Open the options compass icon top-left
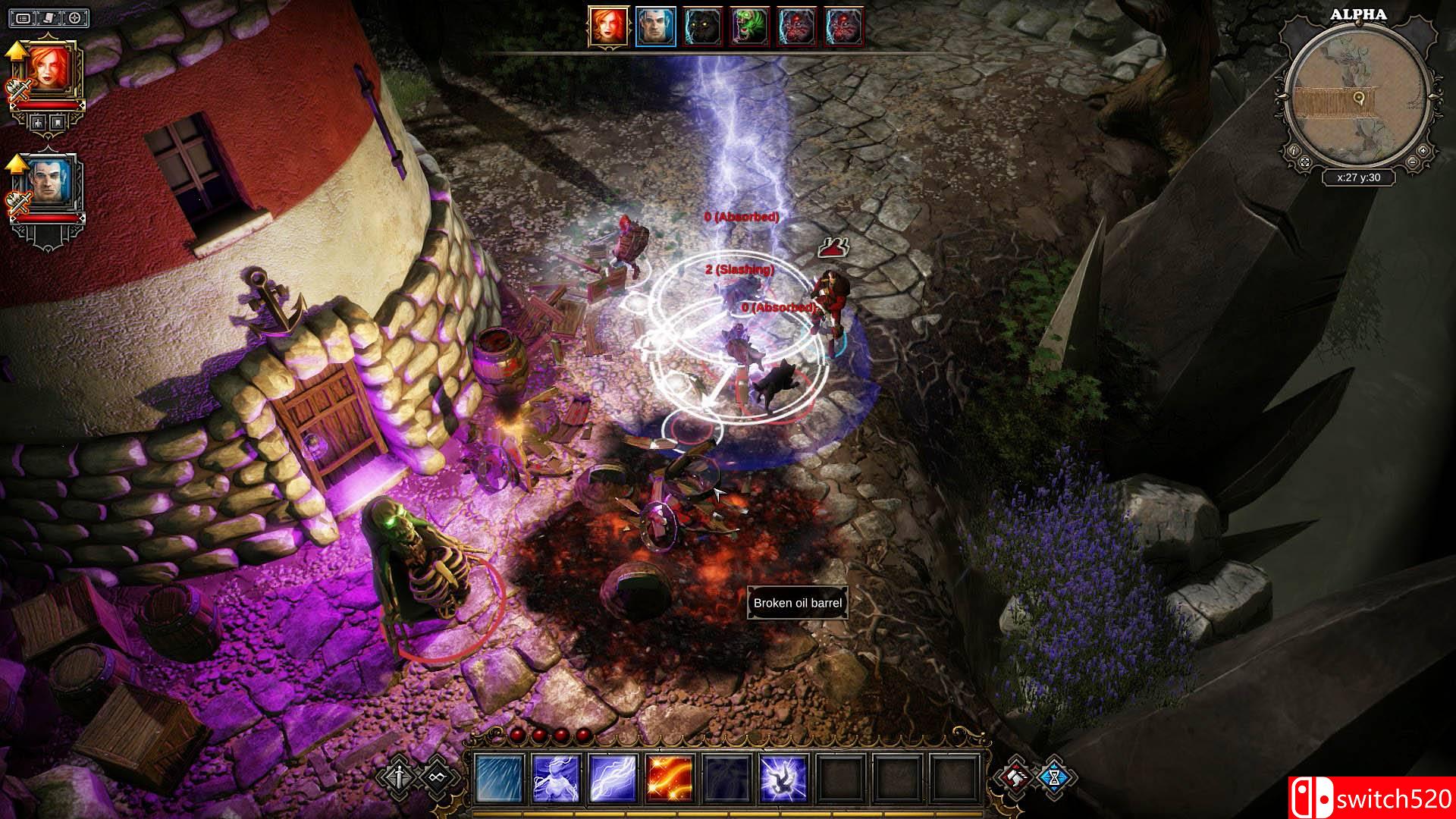Image resolution: width=1456 pixels, height=819 pixels. click(x=74, y=19)
